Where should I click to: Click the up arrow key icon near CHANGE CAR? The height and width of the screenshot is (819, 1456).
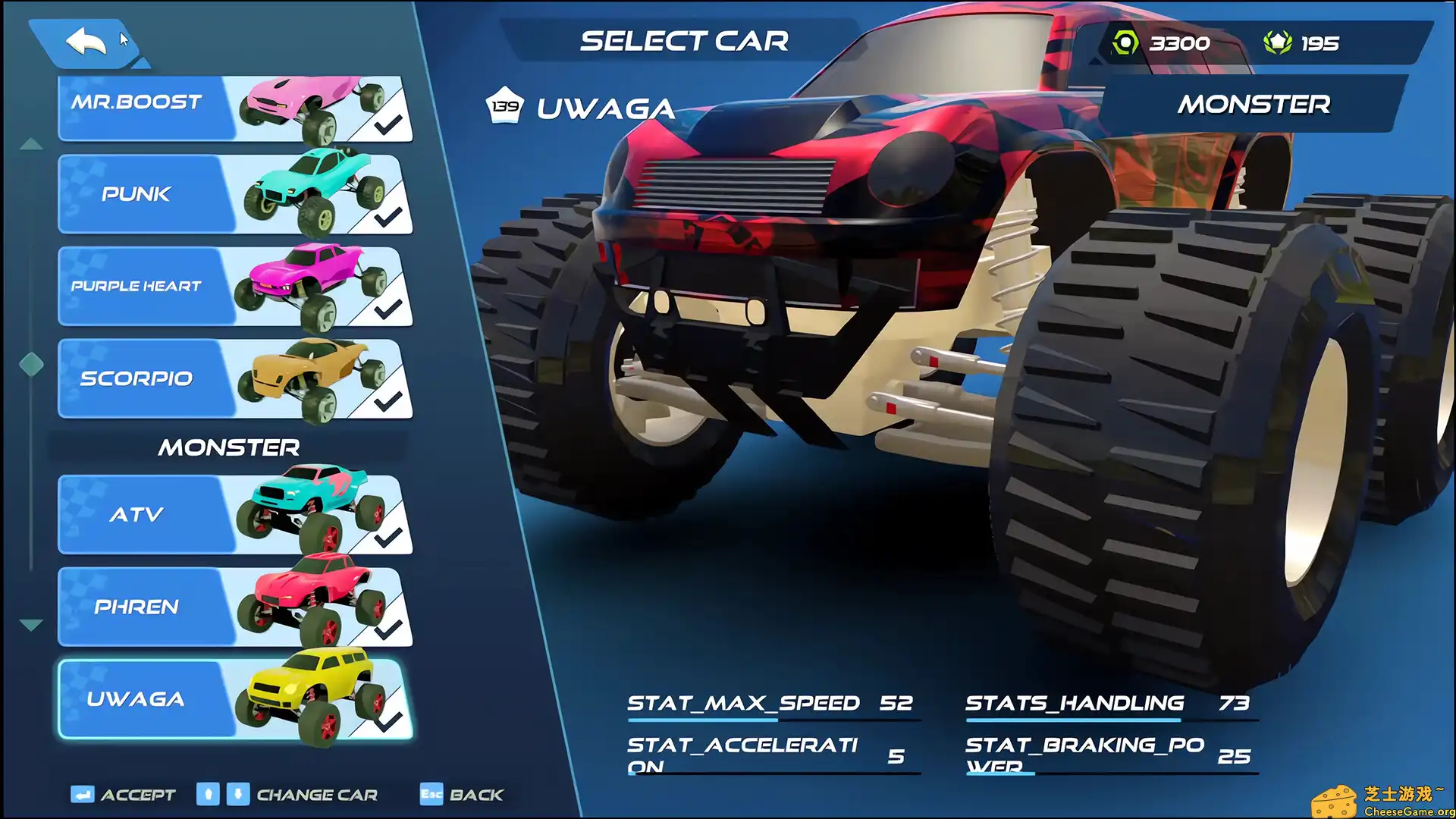pyautogui.click(x=207, y=794)
